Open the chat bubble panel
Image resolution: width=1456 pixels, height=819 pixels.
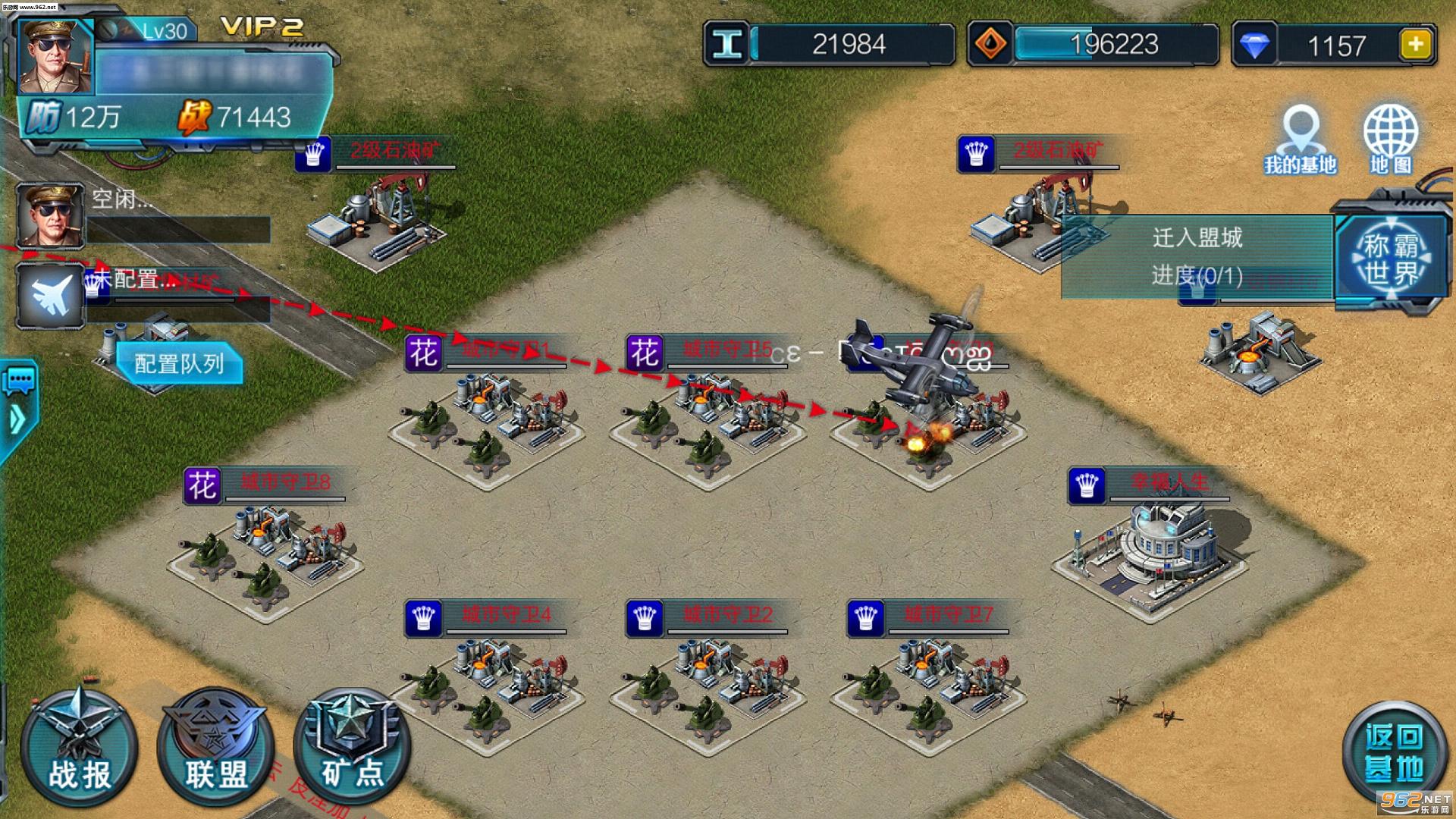(x=19, y=379)
